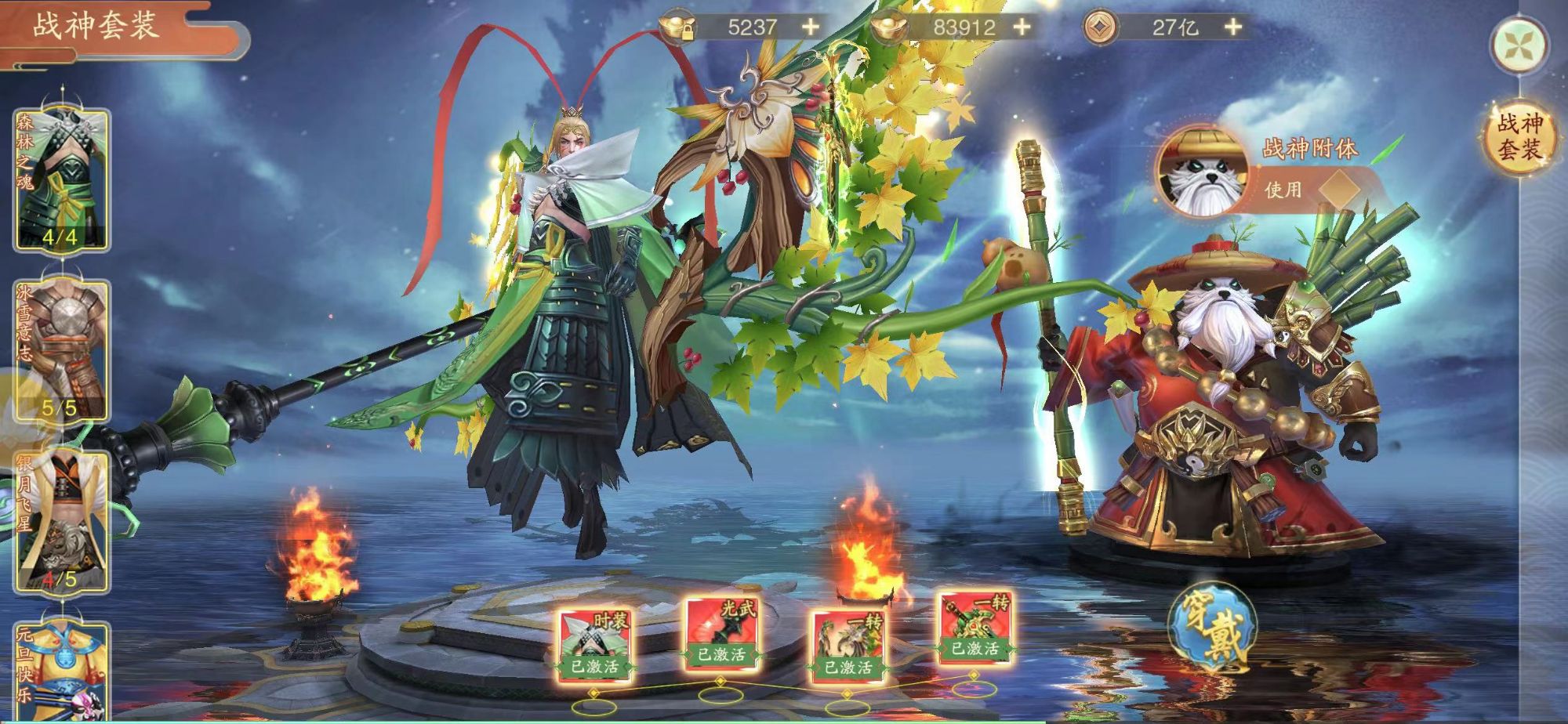Image resolution: width=1568 pixels, height=724 pixels.
Task: Pick the 元旦快乐 costume set
Action: tap(62, 674)
